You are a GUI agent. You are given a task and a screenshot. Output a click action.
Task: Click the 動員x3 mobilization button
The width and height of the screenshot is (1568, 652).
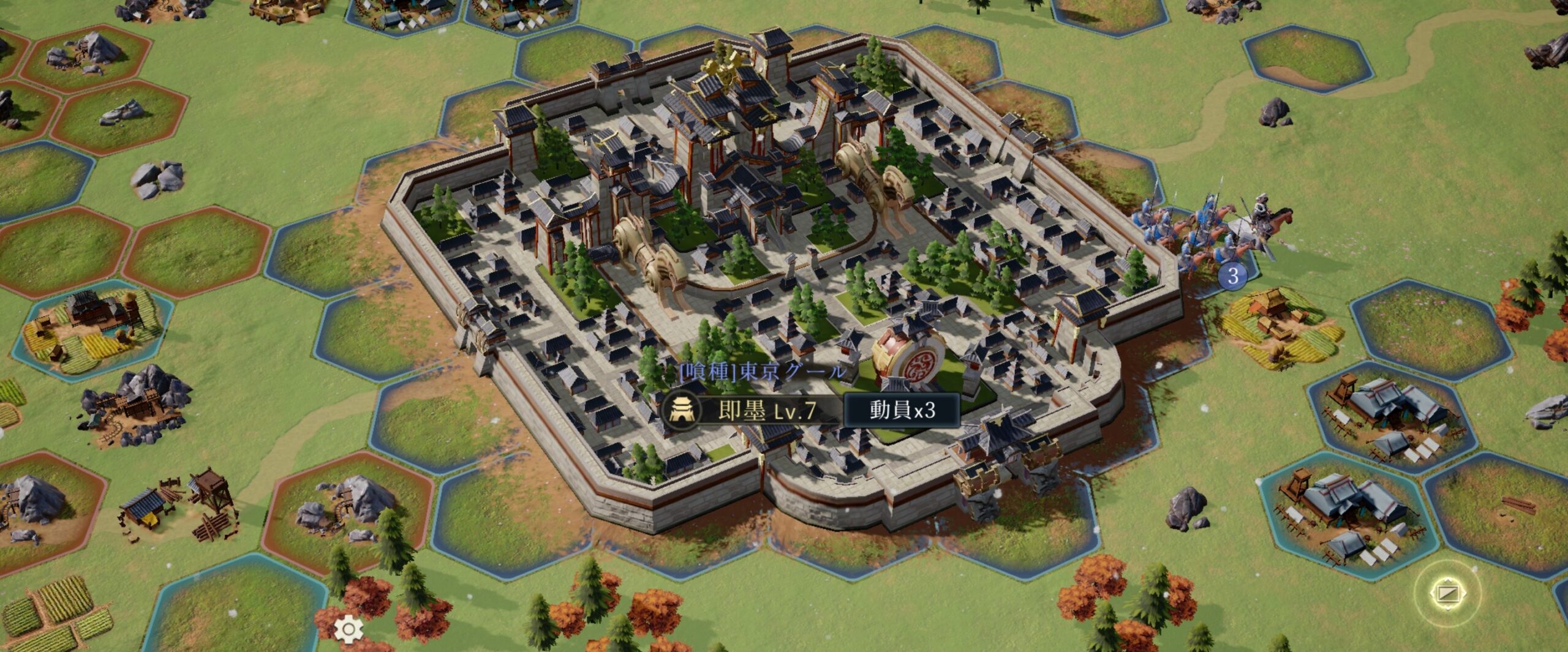(902, 410)
